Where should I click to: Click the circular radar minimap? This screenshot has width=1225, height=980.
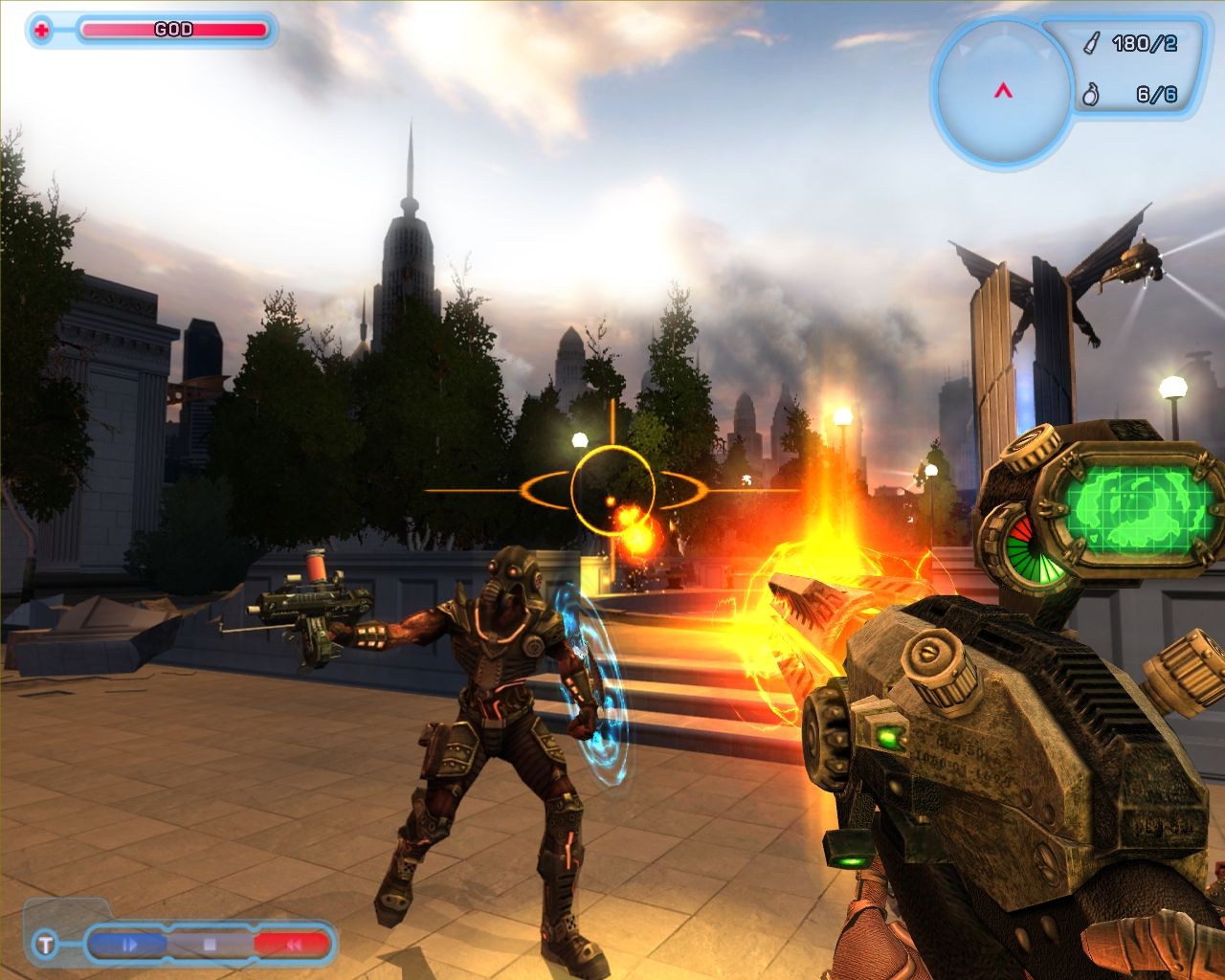click(1002, 91)
